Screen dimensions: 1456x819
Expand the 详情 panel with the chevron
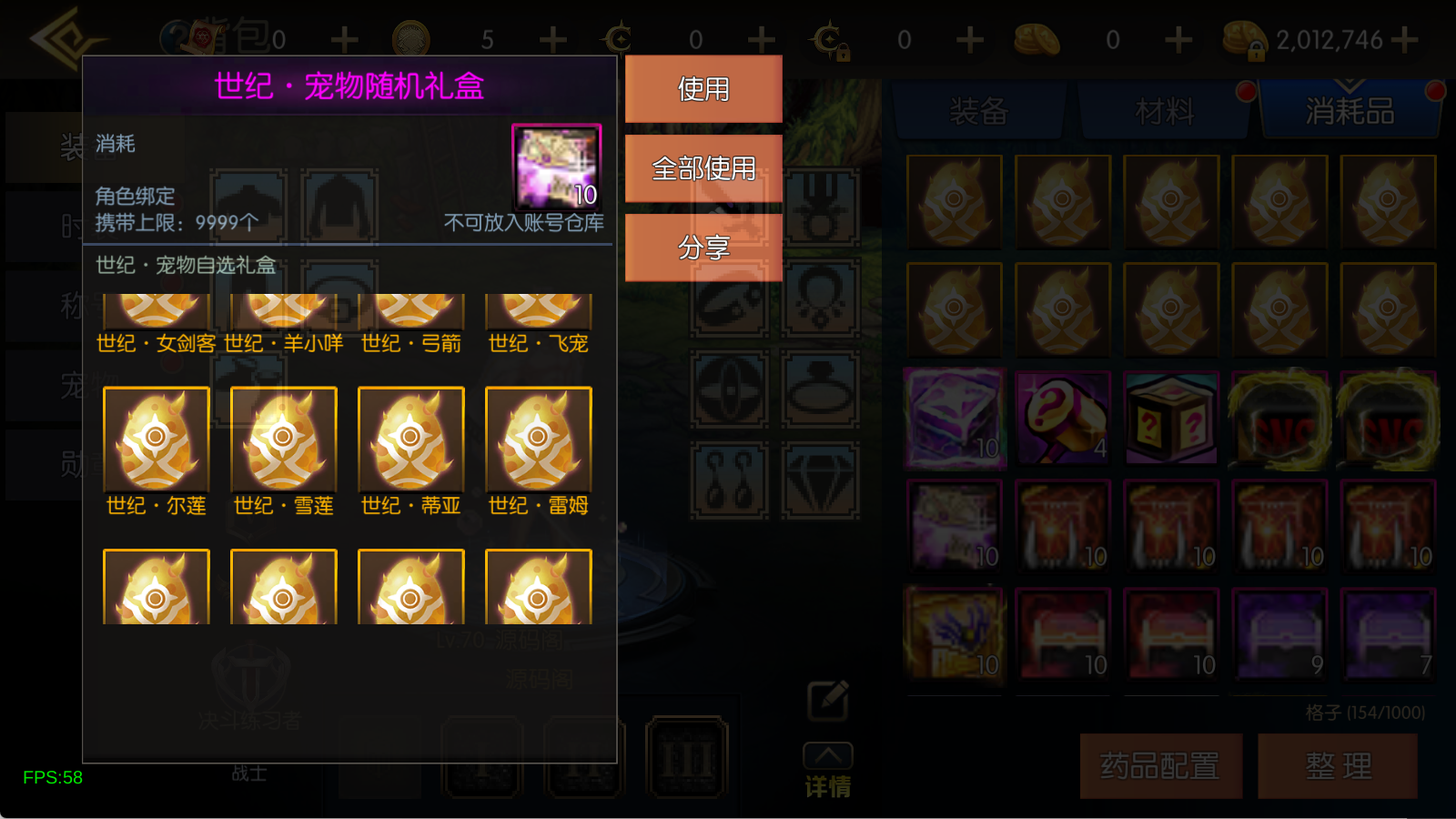pos(826,755)
